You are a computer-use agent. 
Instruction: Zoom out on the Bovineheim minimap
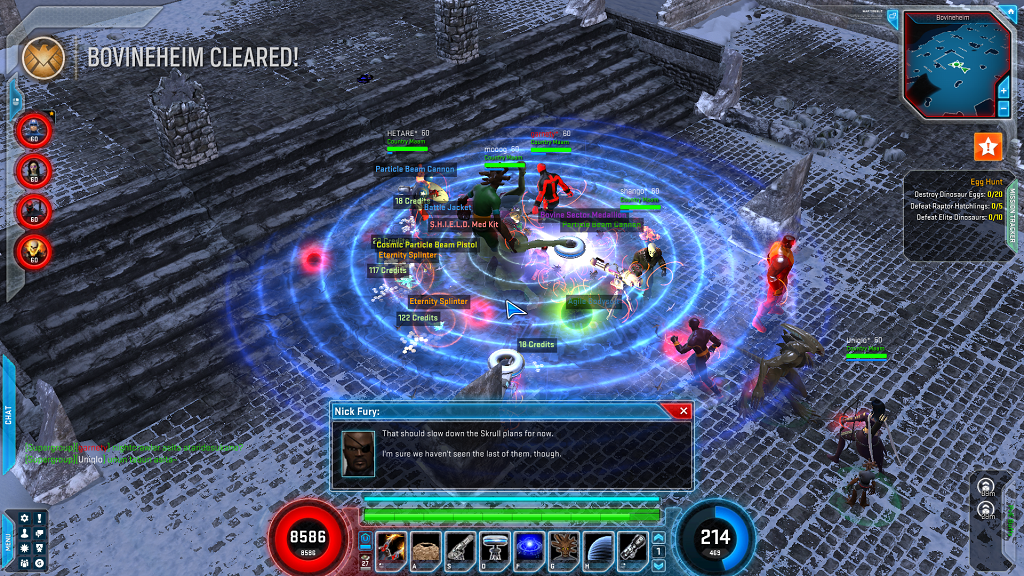(x=1003, y=108)
